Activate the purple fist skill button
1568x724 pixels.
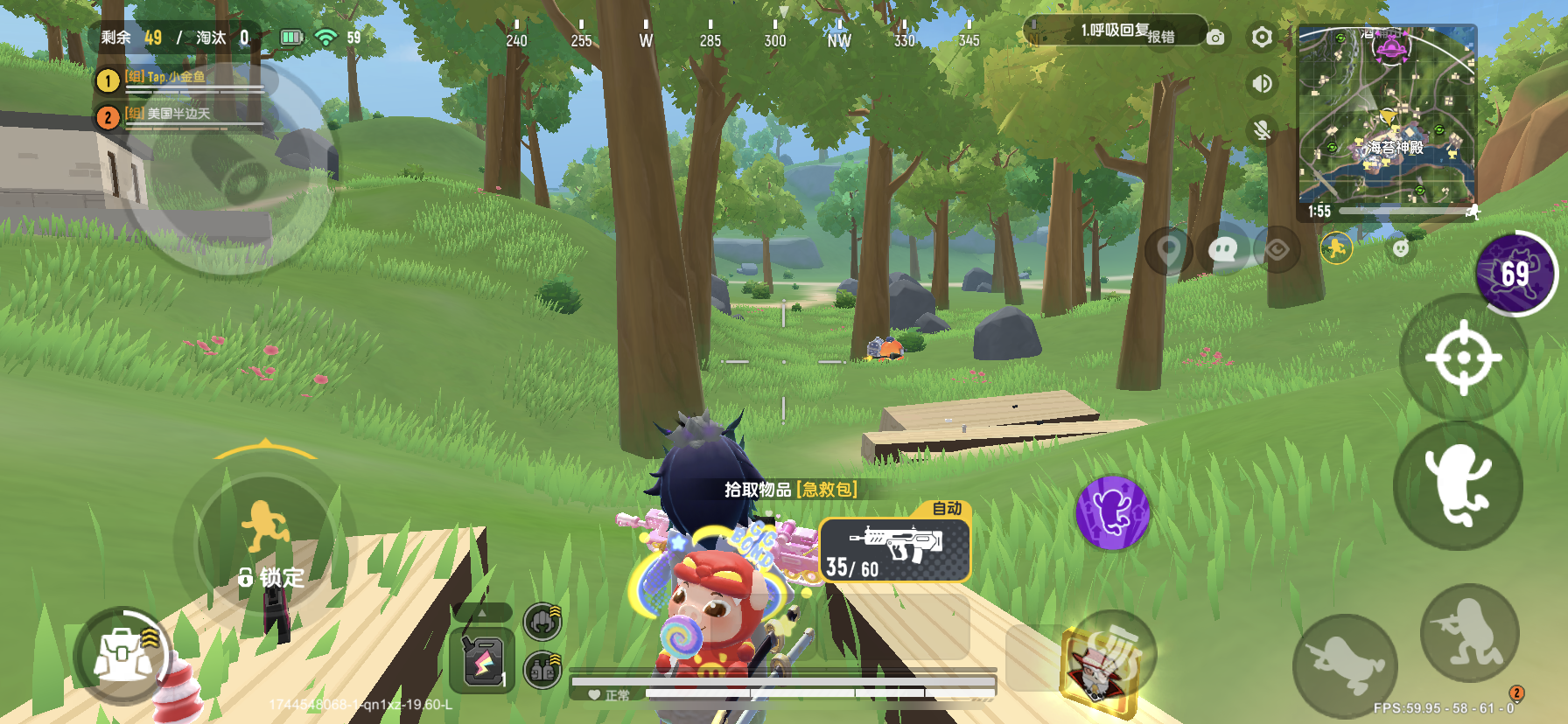[x=1112, y=513]
